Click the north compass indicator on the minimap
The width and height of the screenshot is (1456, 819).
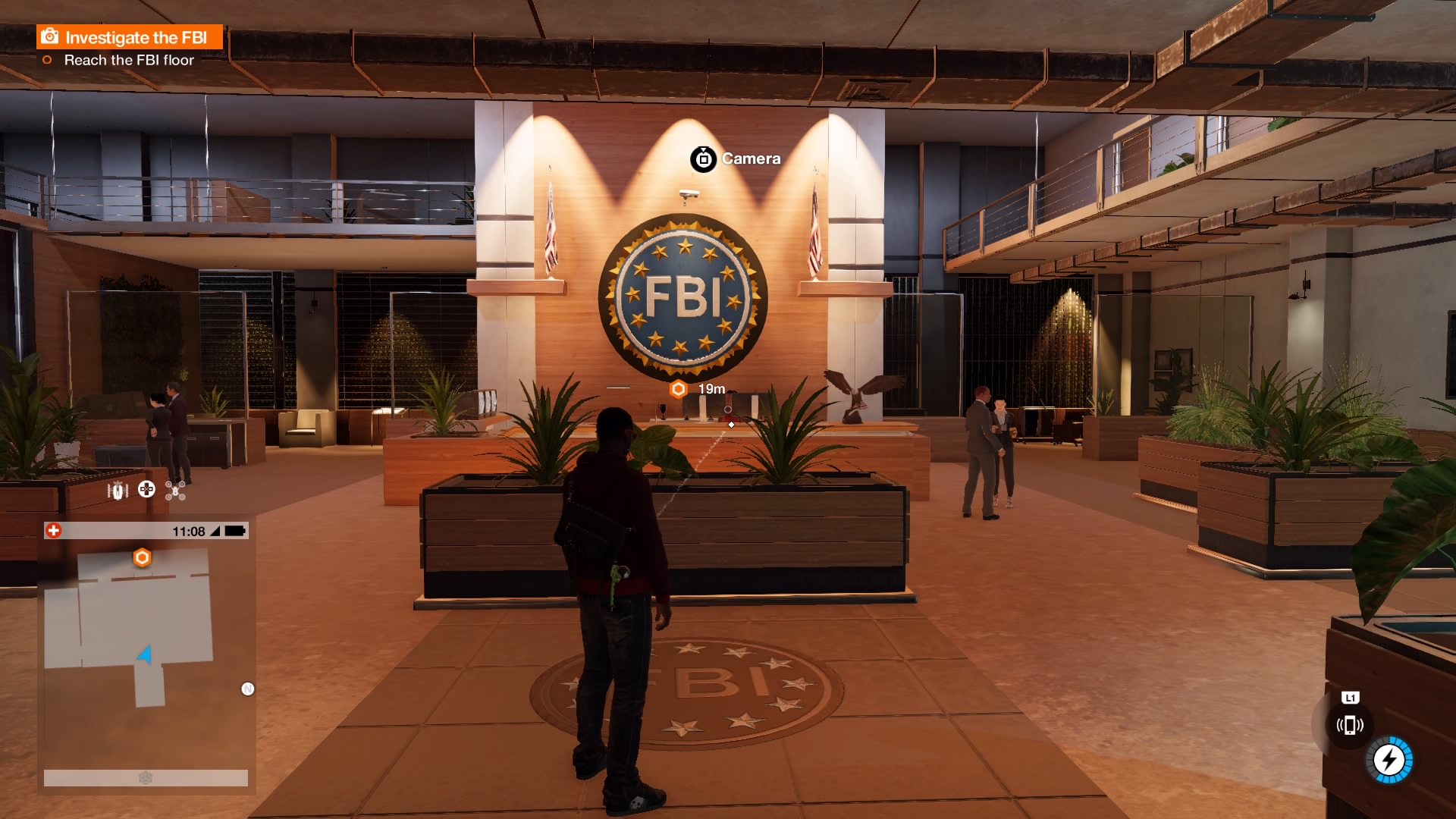[247, 689]
